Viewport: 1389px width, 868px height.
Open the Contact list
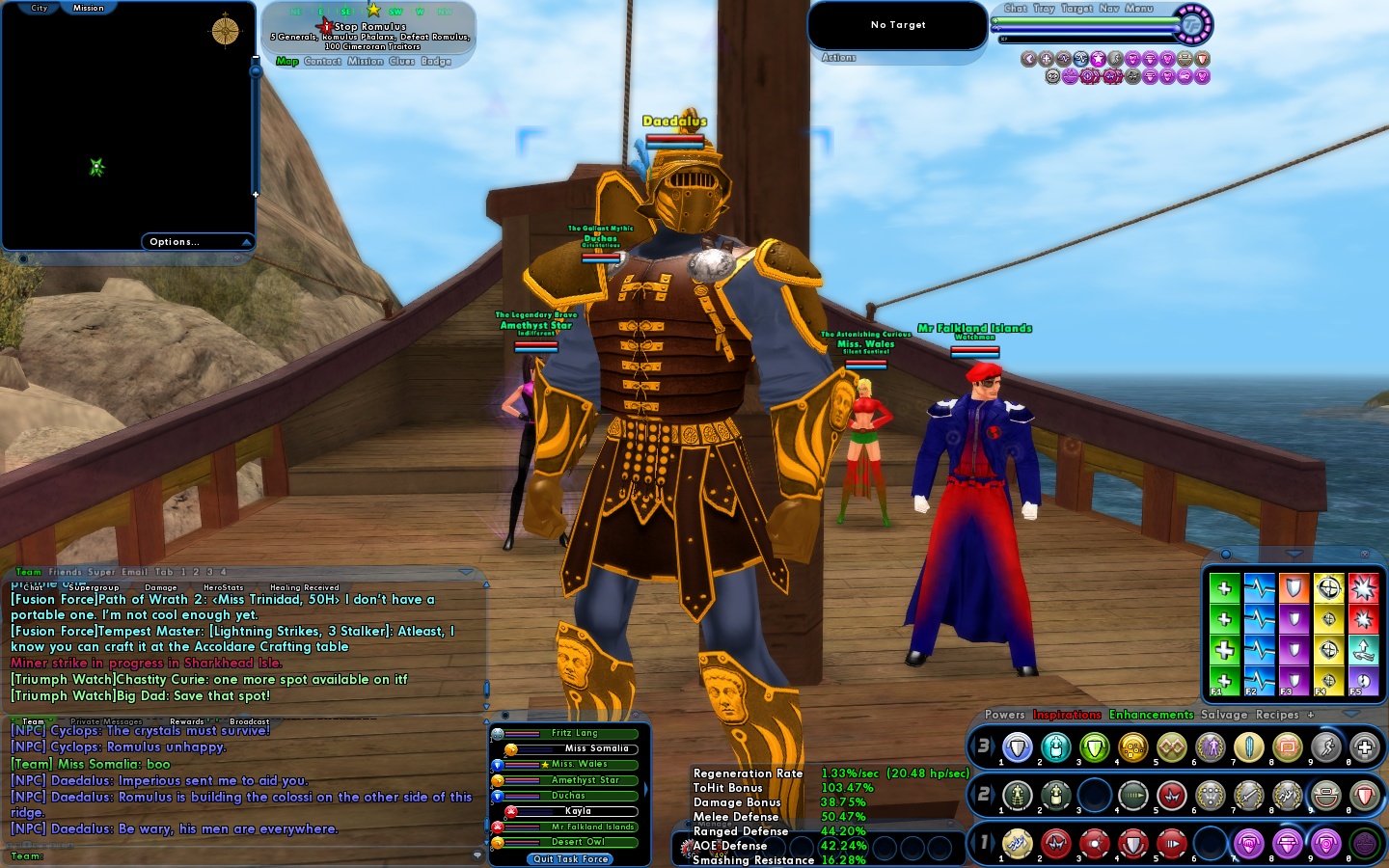pos(322,62)
